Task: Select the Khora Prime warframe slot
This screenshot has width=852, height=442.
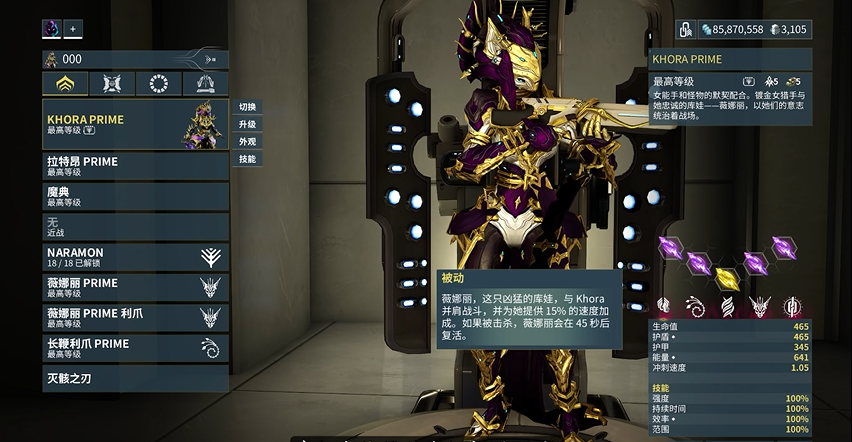Action: [x=135, y=125]
